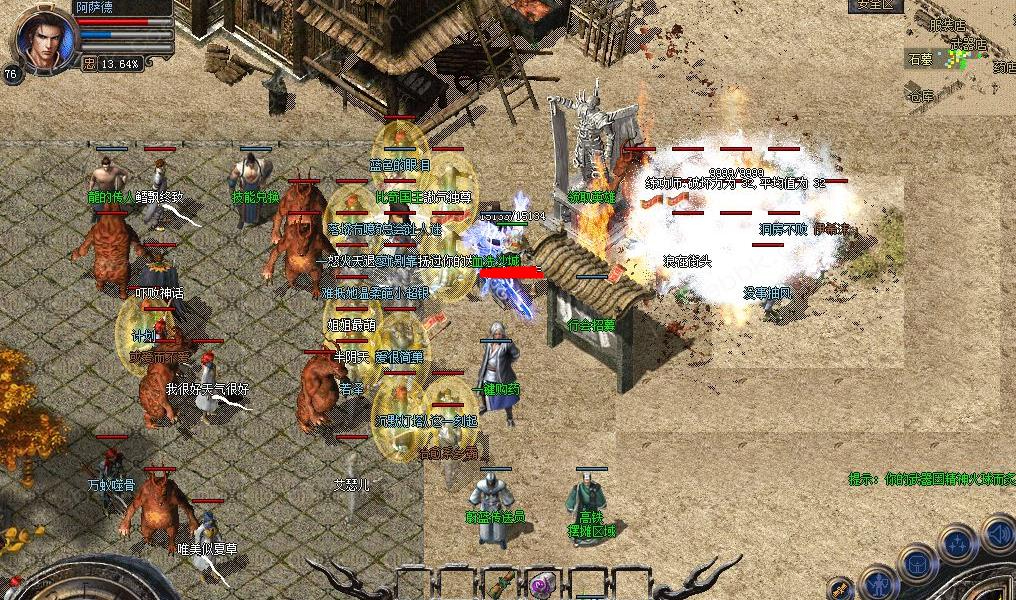Click the player portrait of 阿萨德
The image size is (1016, 600).
click(x=44, y=39)
